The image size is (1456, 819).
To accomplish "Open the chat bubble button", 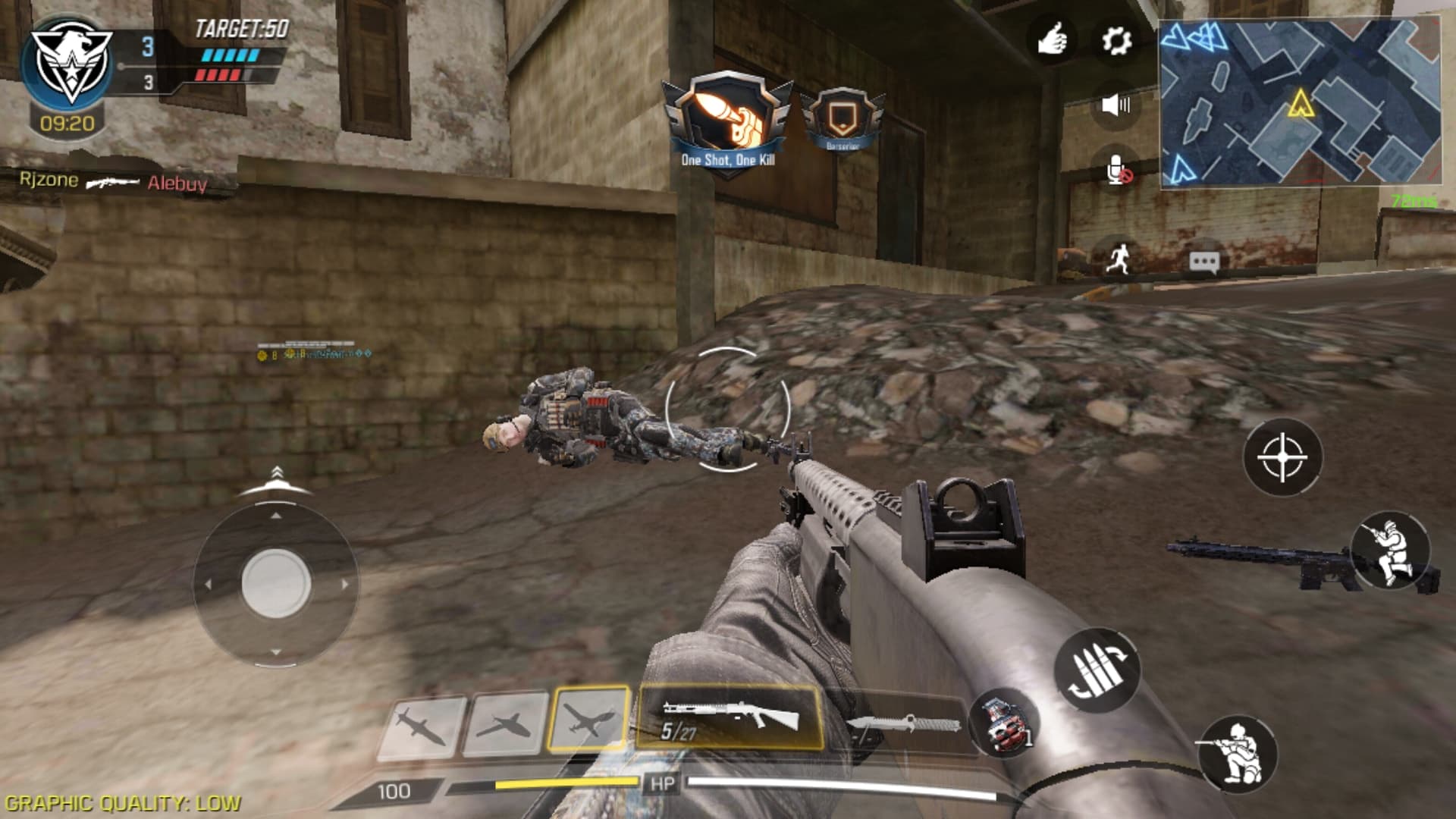I will 1203,262.
